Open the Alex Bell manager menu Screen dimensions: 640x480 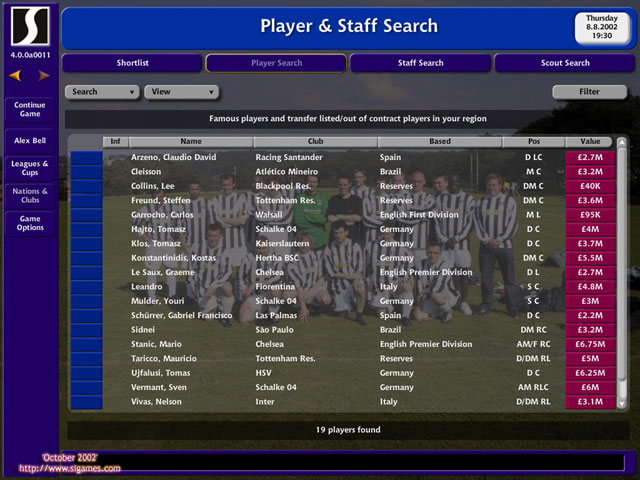coord(30,141)
